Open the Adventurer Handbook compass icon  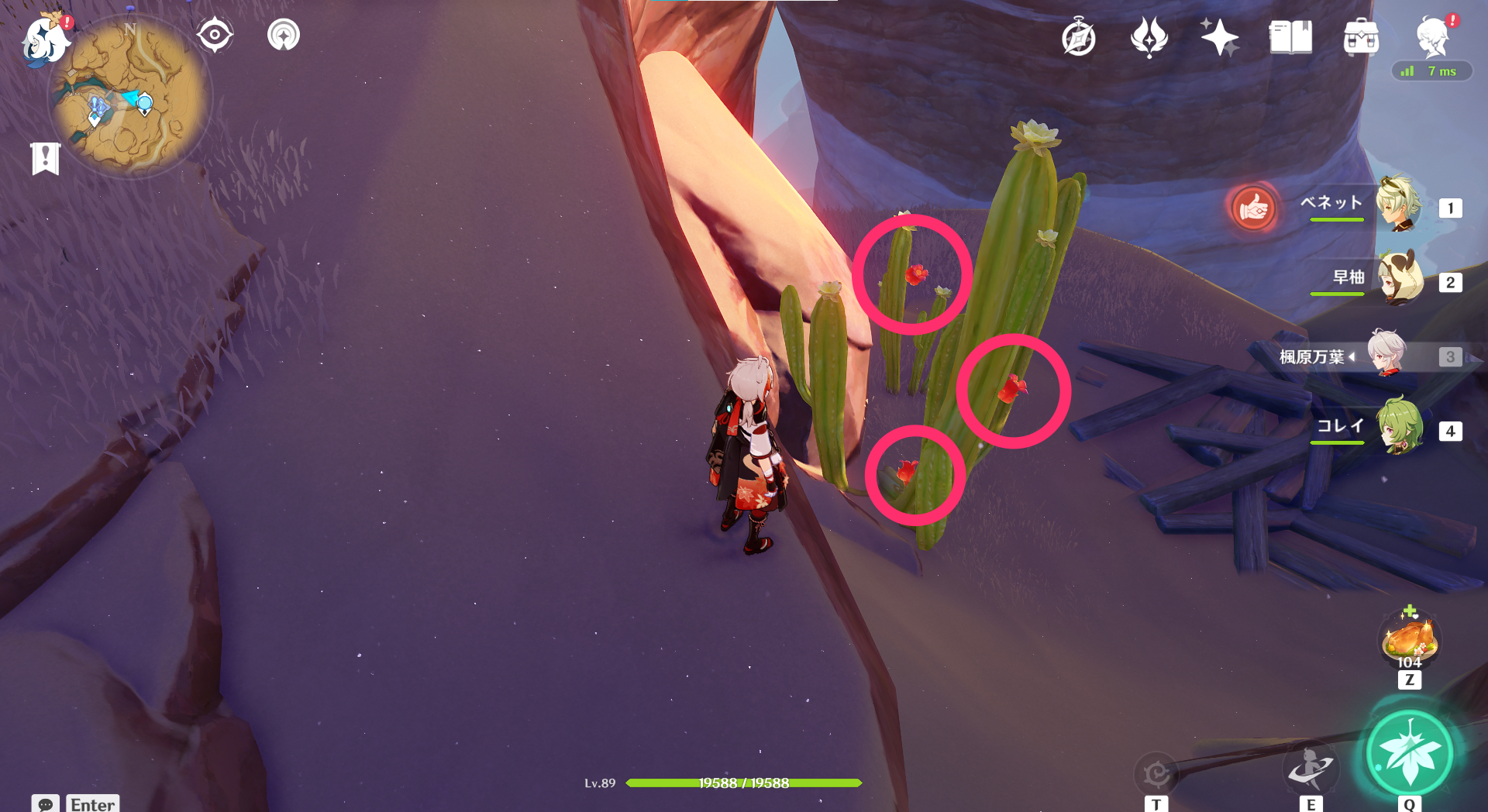click(1080, 36)
